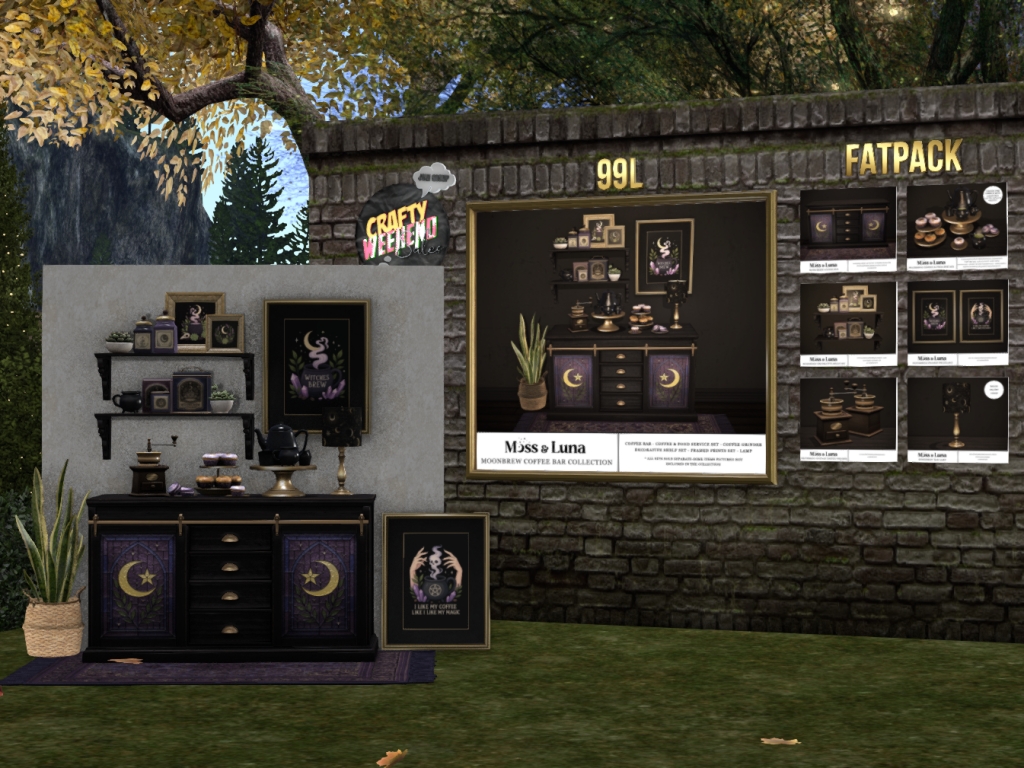Open the 99L Moonbrew Coffee Bar Collection vendor

621,337
